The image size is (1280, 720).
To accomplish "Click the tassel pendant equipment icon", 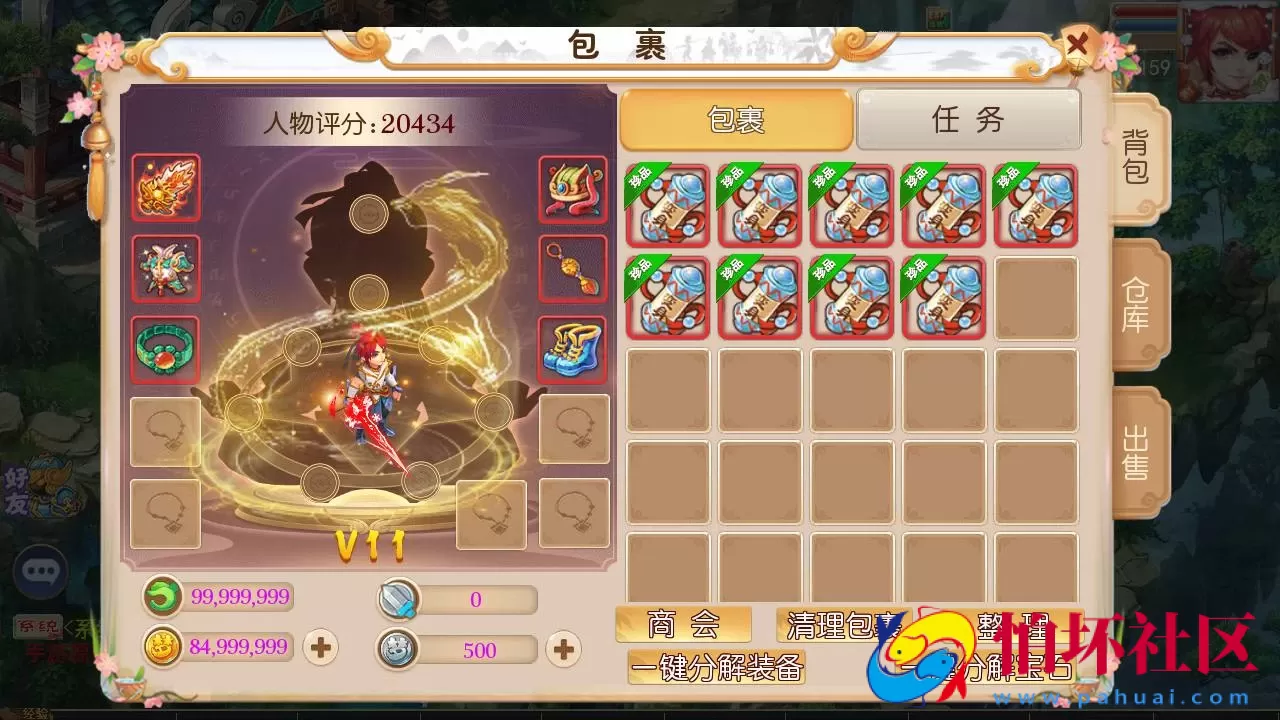I will [574, 268].
